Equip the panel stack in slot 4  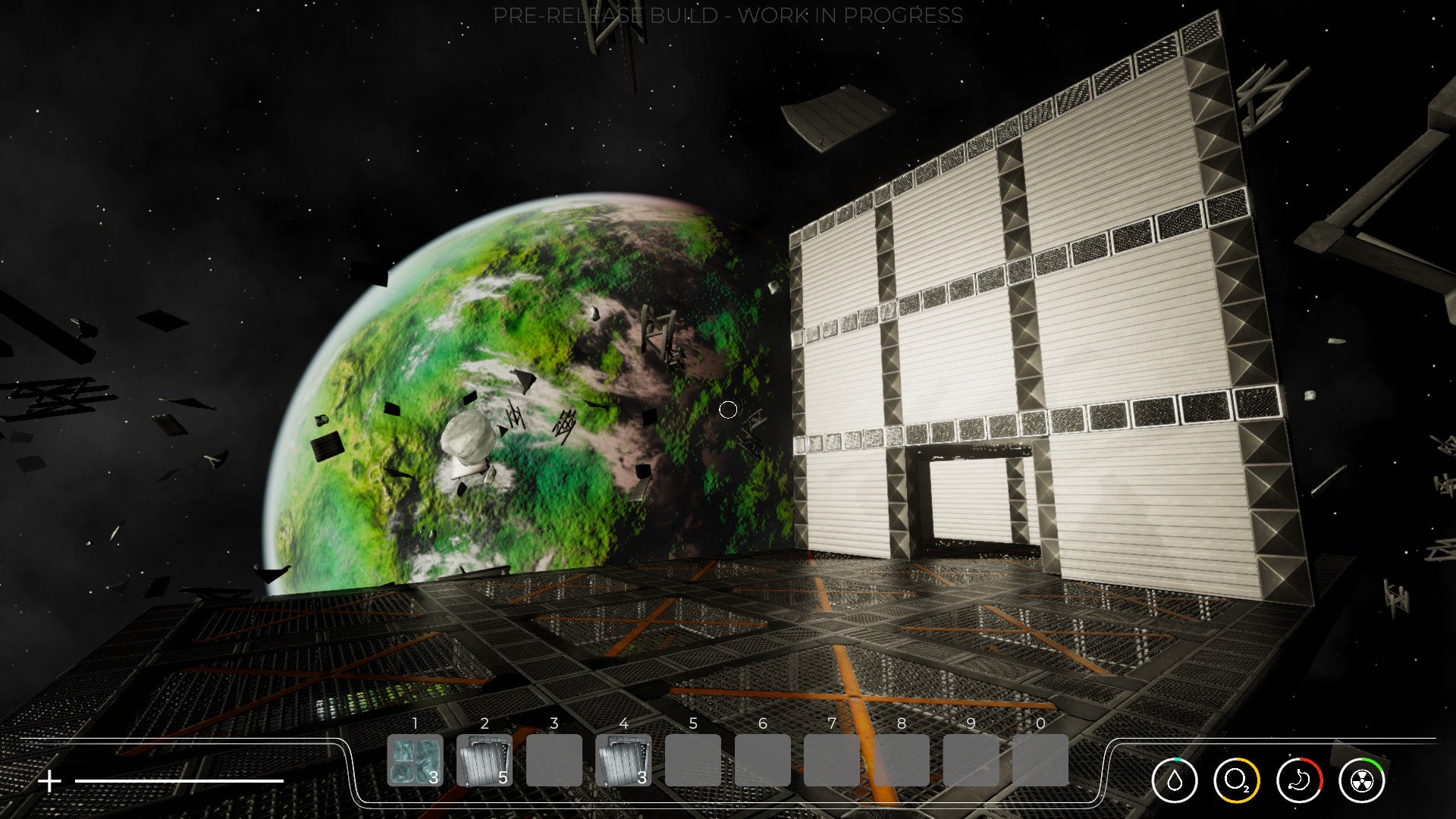point(623,761)
